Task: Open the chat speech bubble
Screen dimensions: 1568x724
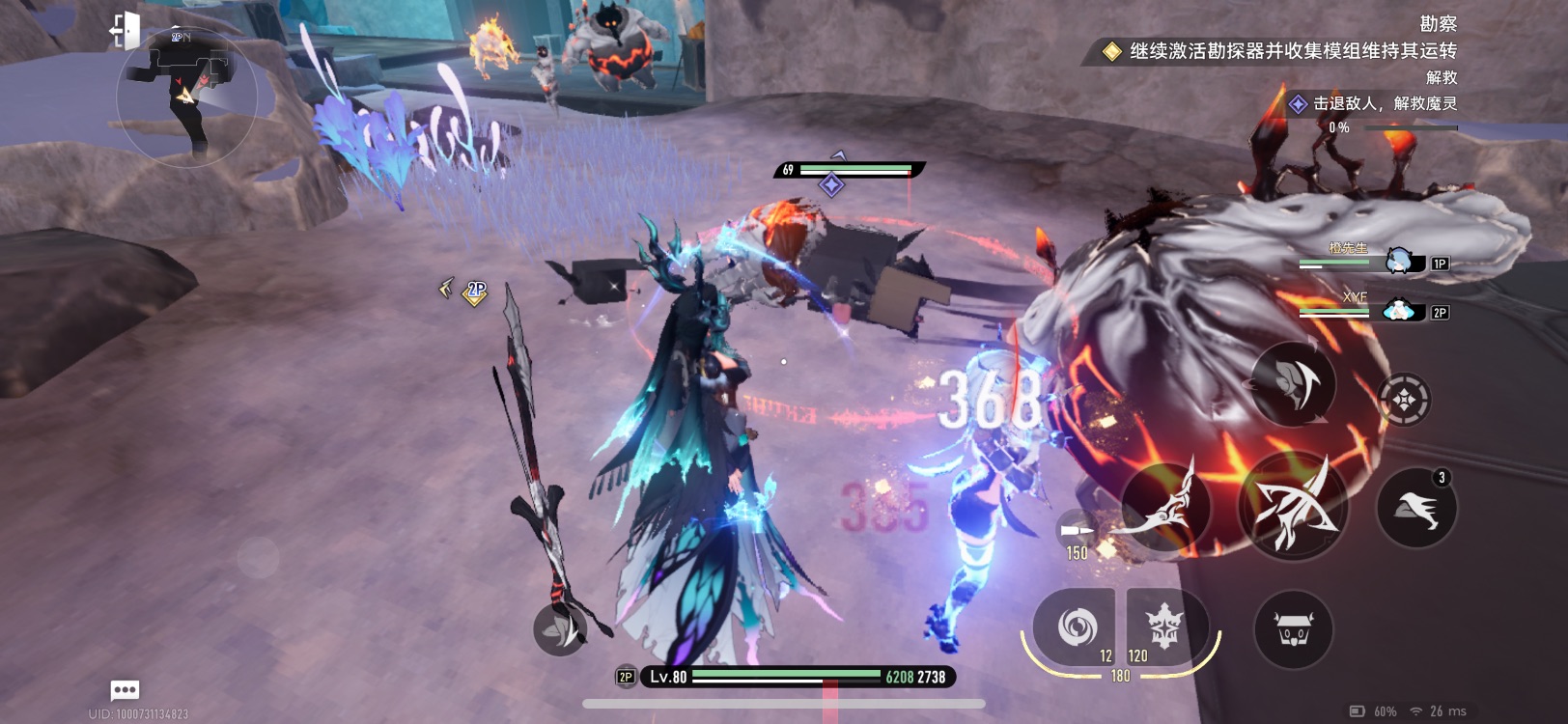Action: coord(126,689)
